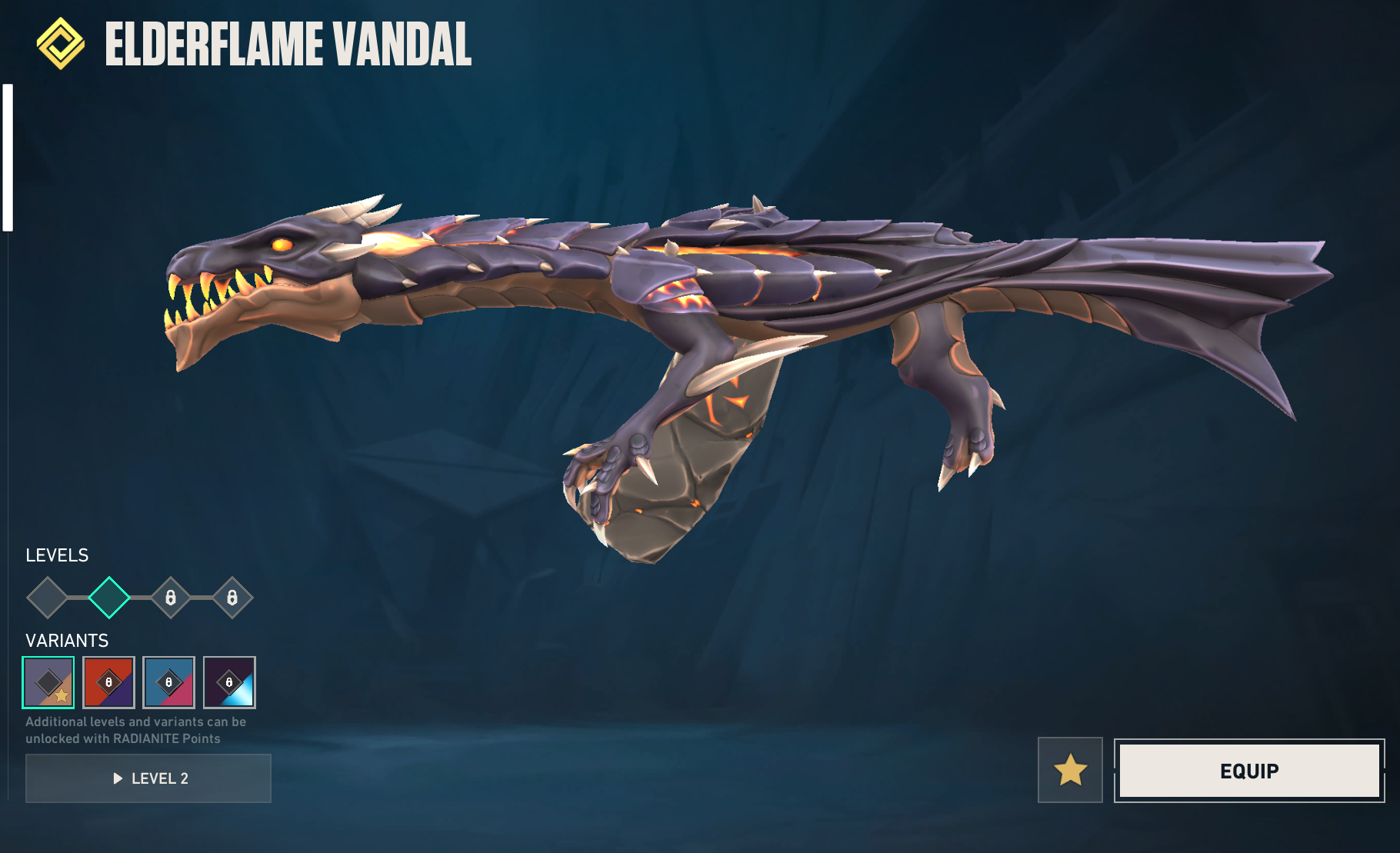The image size is (1400, 853).
Task: Equip the Elderflame Vandal skin
Action: point(1248,771)
